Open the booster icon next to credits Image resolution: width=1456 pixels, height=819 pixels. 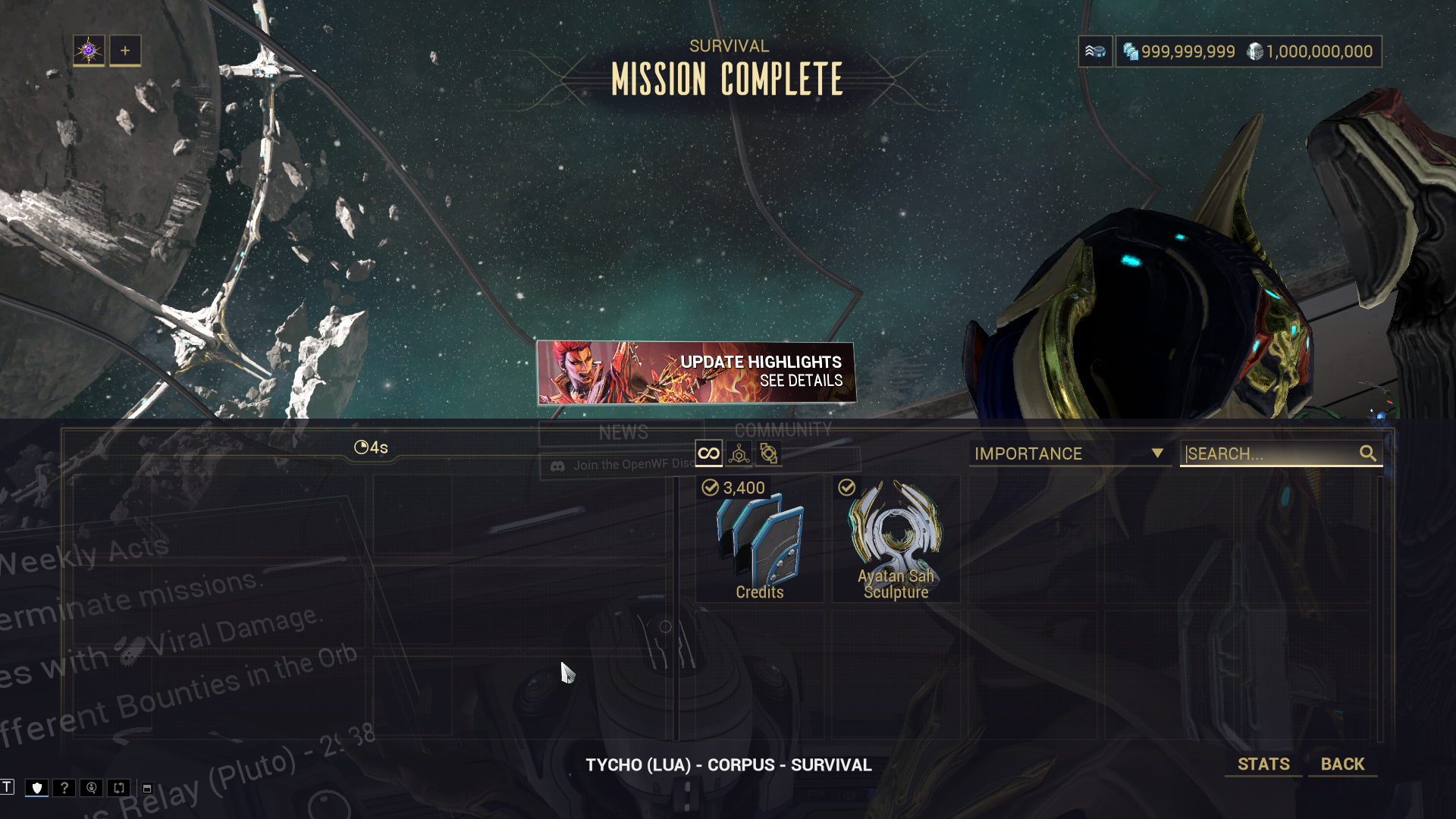(1095, 52)
